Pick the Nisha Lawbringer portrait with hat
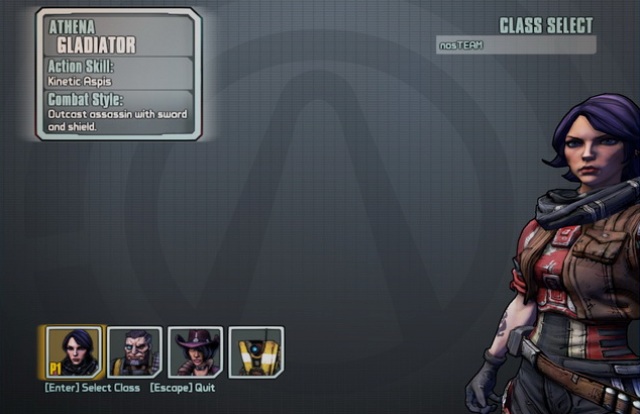 pos(195,352)
